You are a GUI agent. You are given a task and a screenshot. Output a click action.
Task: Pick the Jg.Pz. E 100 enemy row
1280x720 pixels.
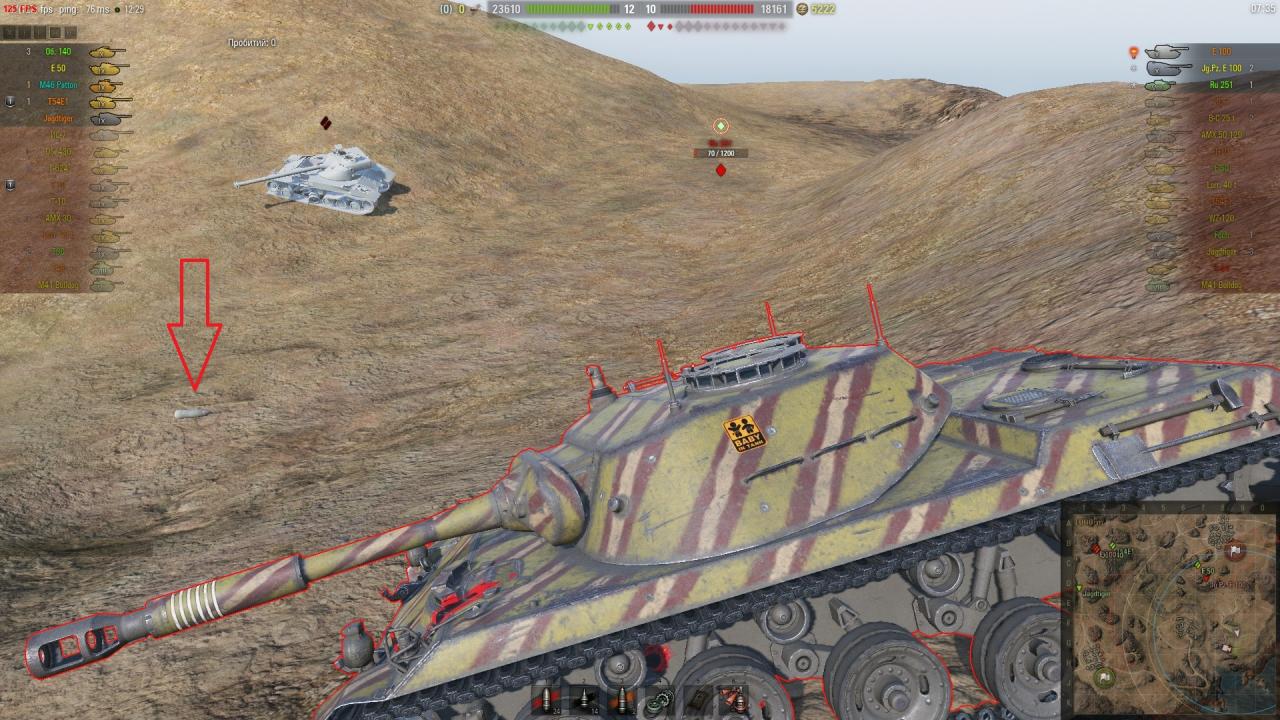click(x=1218, y=68)
